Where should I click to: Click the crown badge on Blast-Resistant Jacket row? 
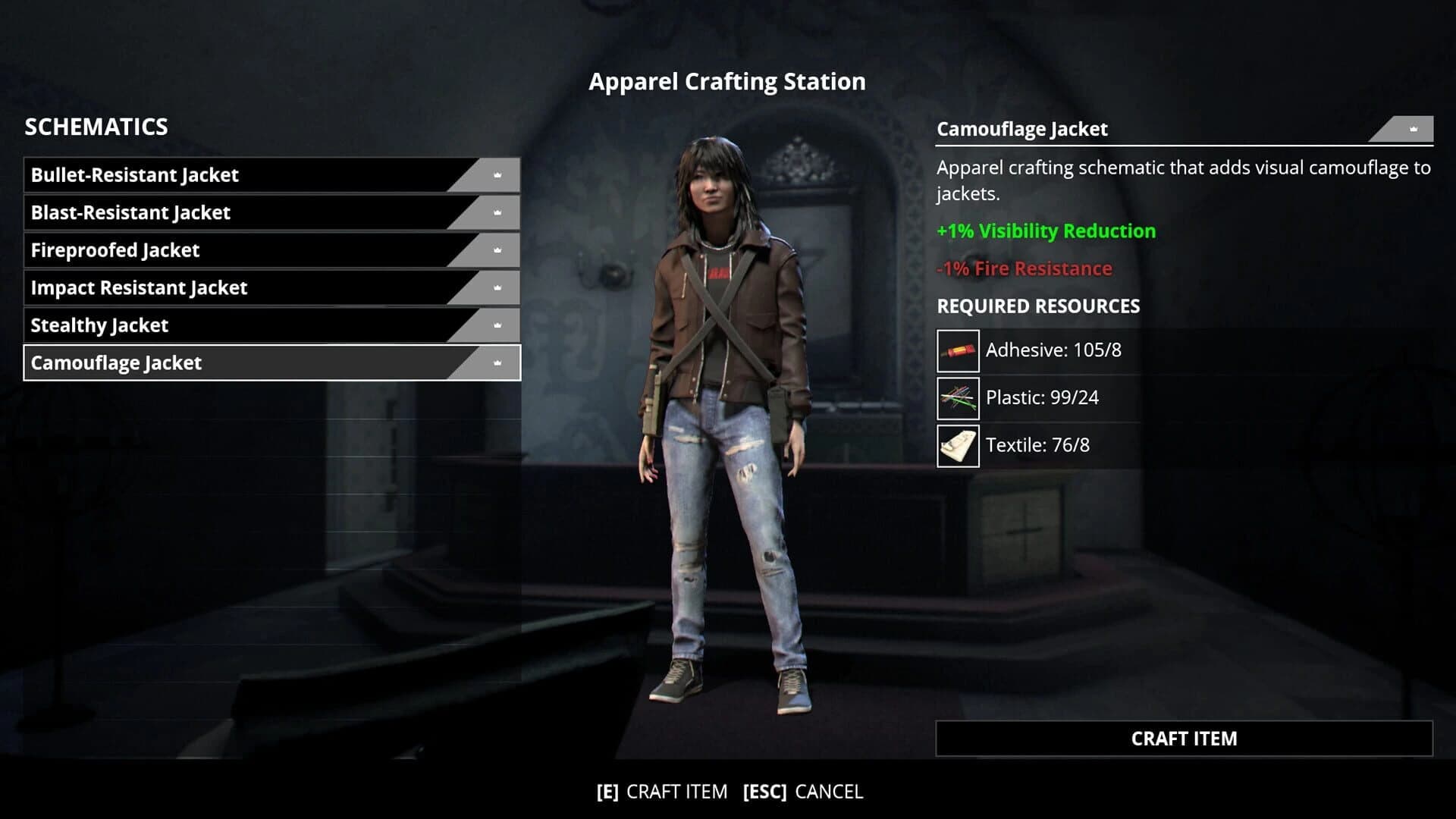[x=497, y=213]
